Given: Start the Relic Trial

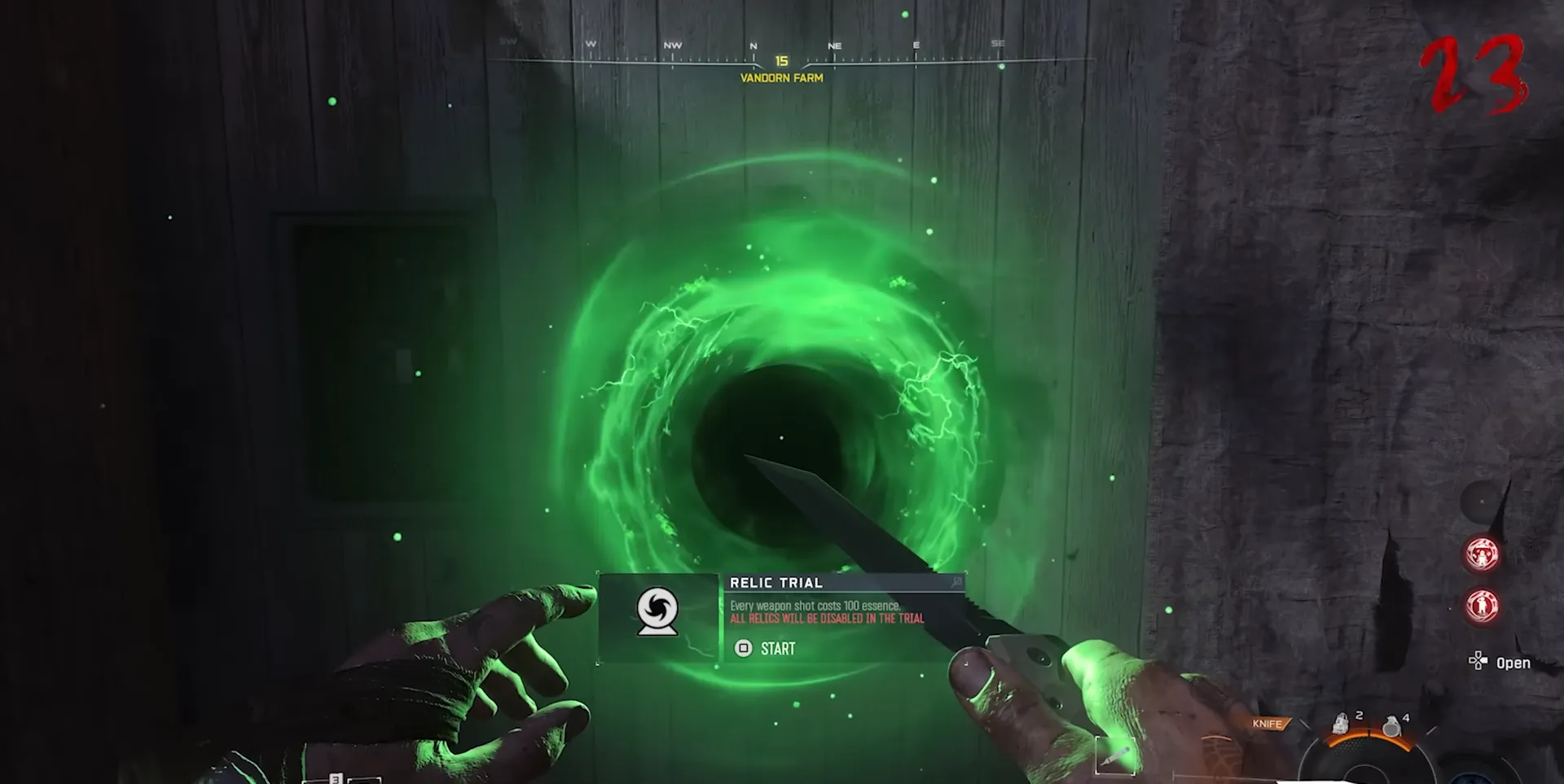Looking at the screenshot, I should (766, 649).
